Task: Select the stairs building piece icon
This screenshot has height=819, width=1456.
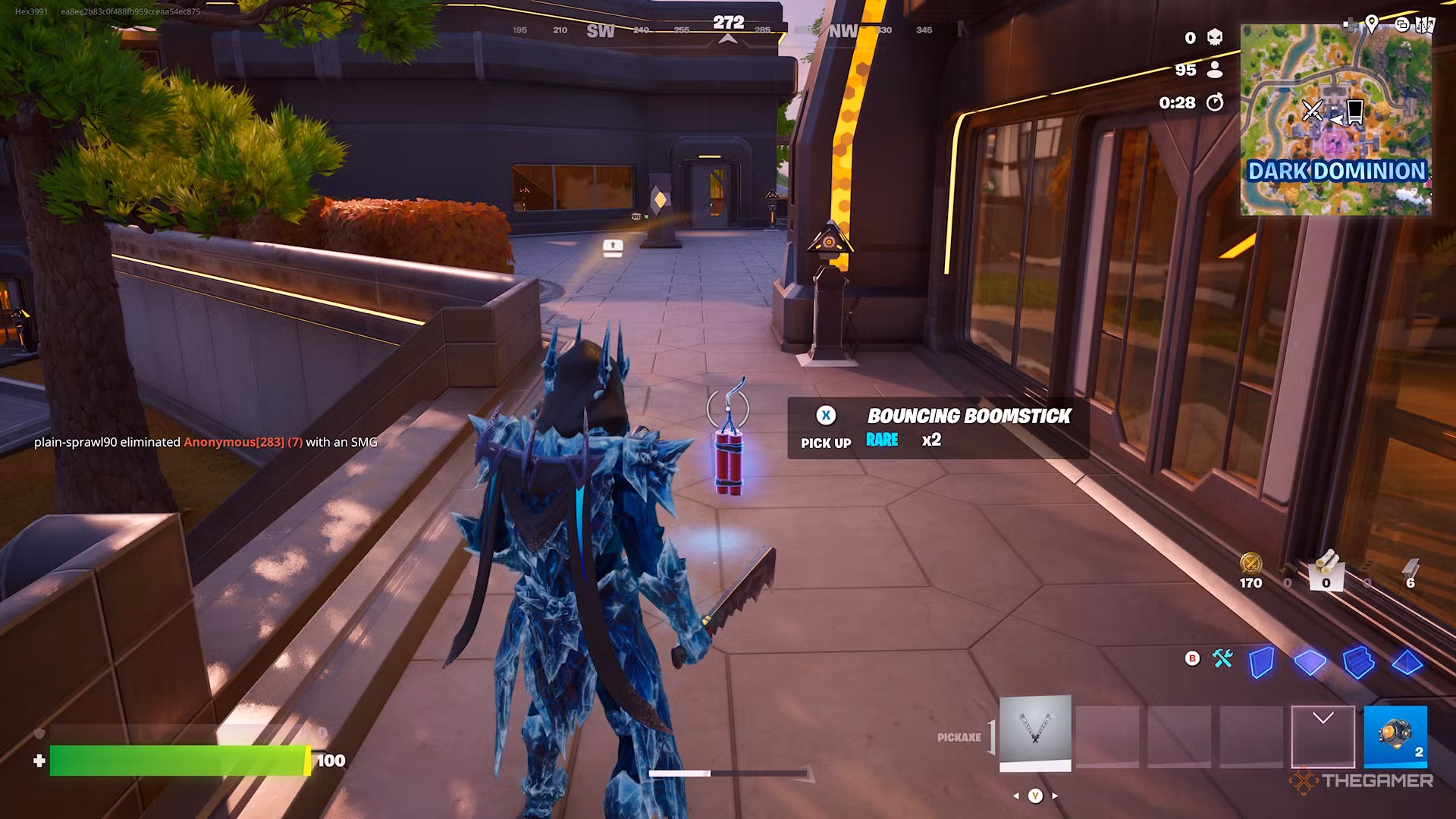Action: click(1358, 662)
